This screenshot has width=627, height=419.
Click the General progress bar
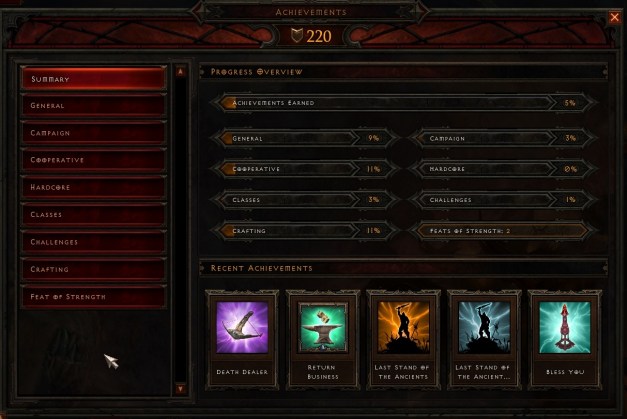(300, 138)
